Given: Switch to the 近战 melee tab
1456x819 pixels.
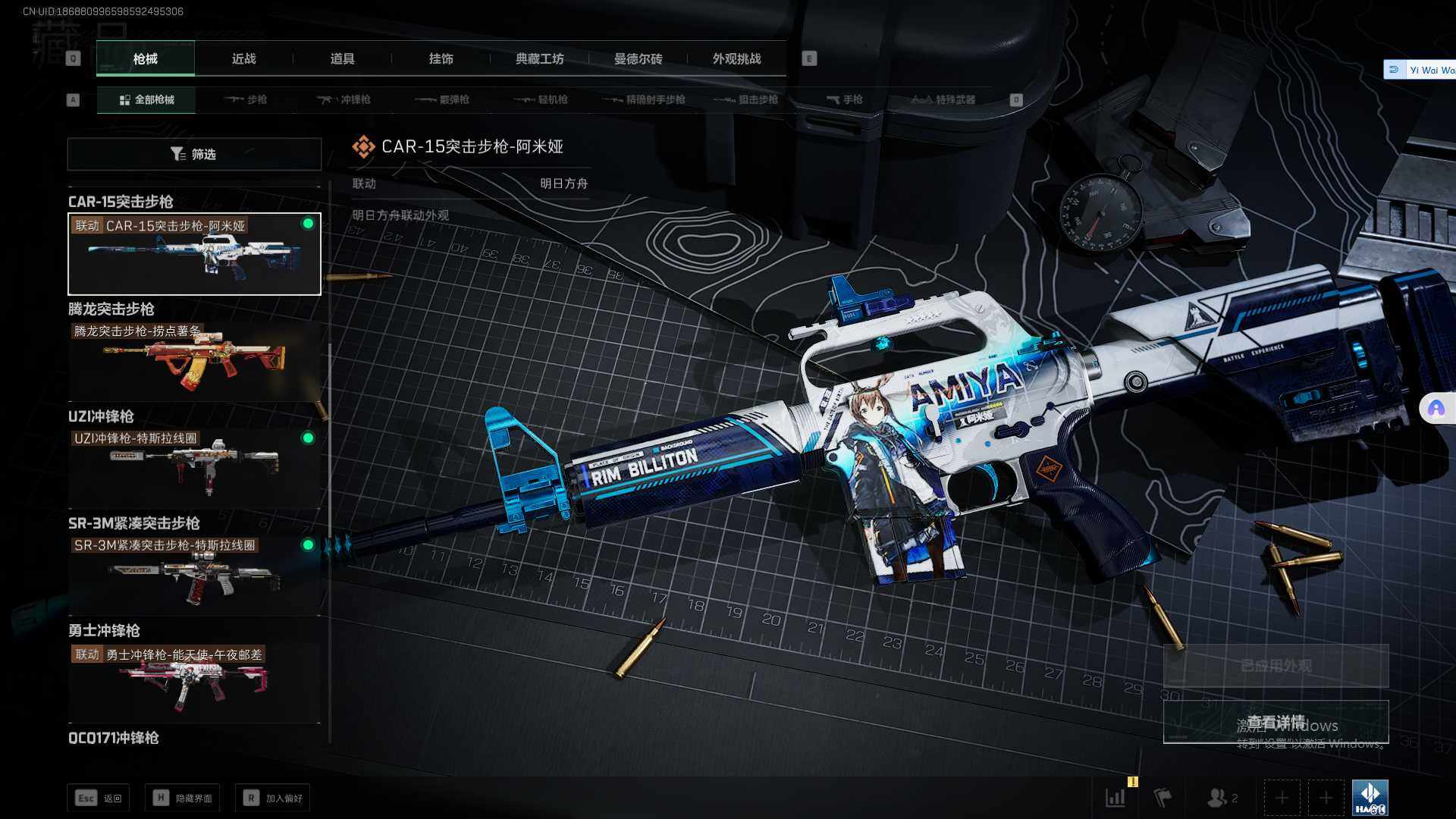Looking at the screenshot, I should pyautogui.click(x=243, y=58).
